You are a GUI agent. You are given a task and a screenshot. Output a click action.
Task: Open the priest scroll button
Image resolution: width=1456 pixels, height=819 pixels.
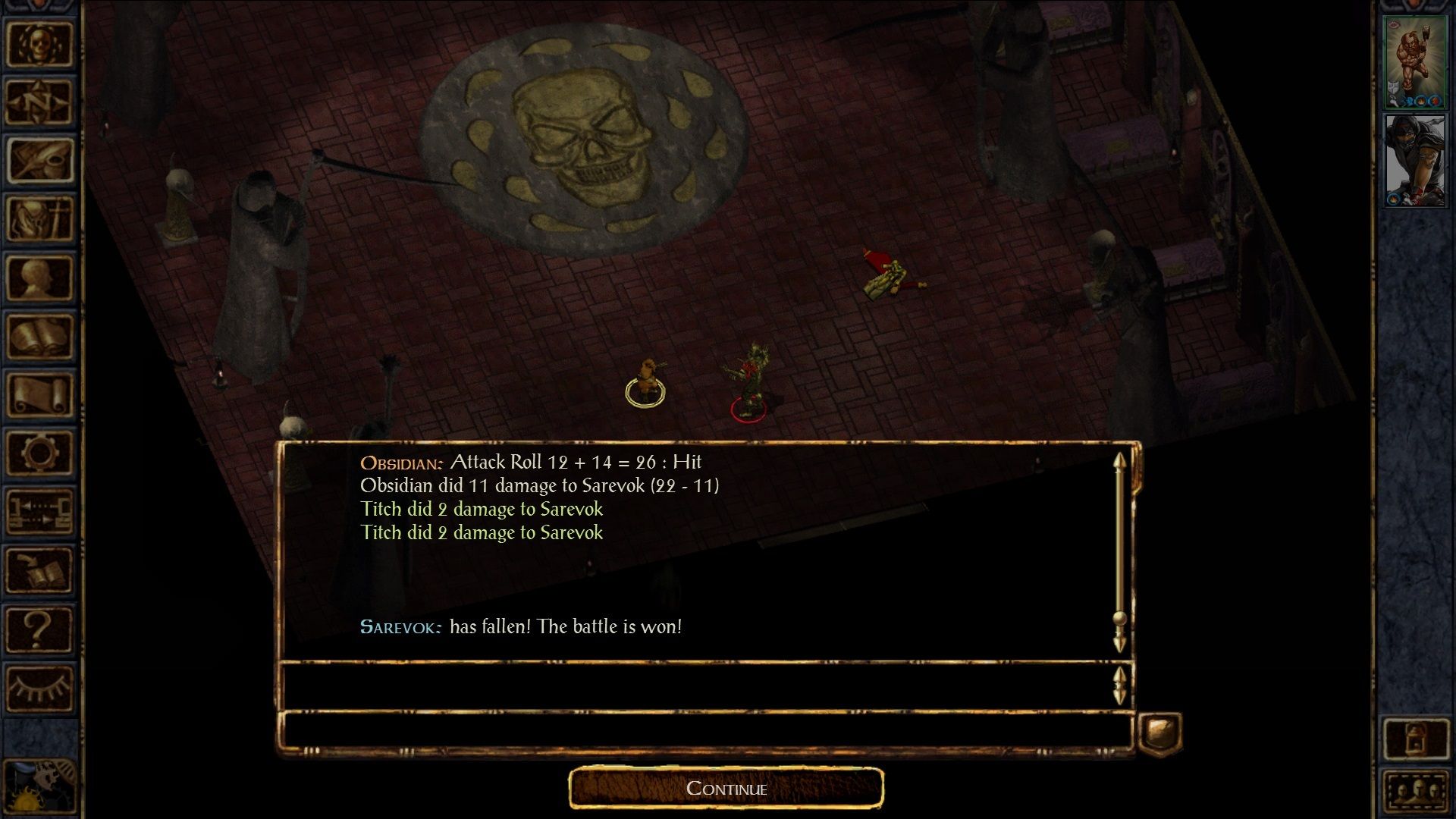40,394
